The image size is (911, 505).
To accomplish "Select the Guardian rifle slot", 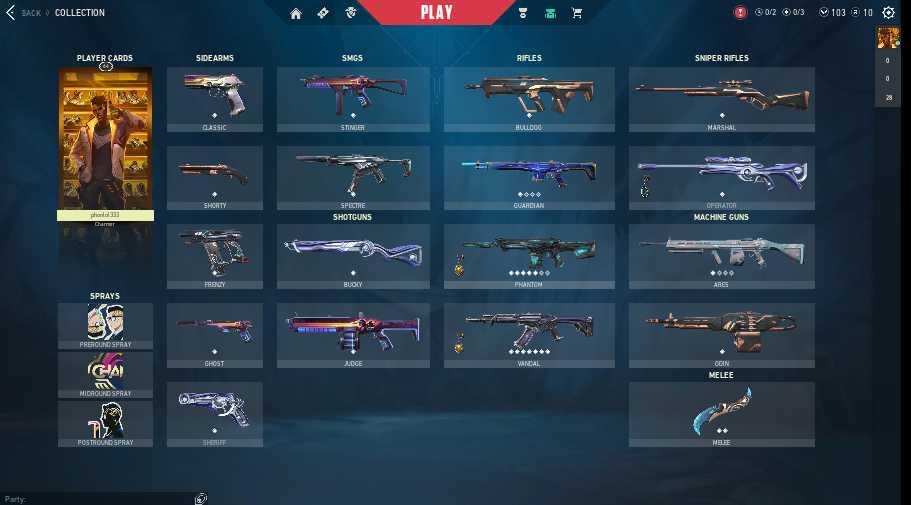I will click(529, 178).
